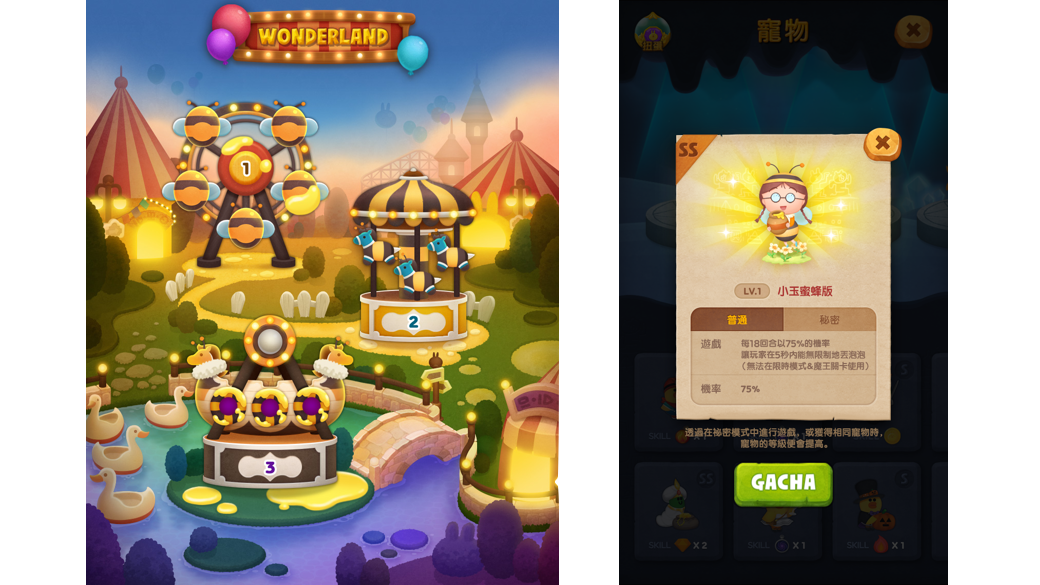The height and width of the screenshot is (585, 1040).
Task: Select the 普通 tab
Action: click(x=737, y=320)
